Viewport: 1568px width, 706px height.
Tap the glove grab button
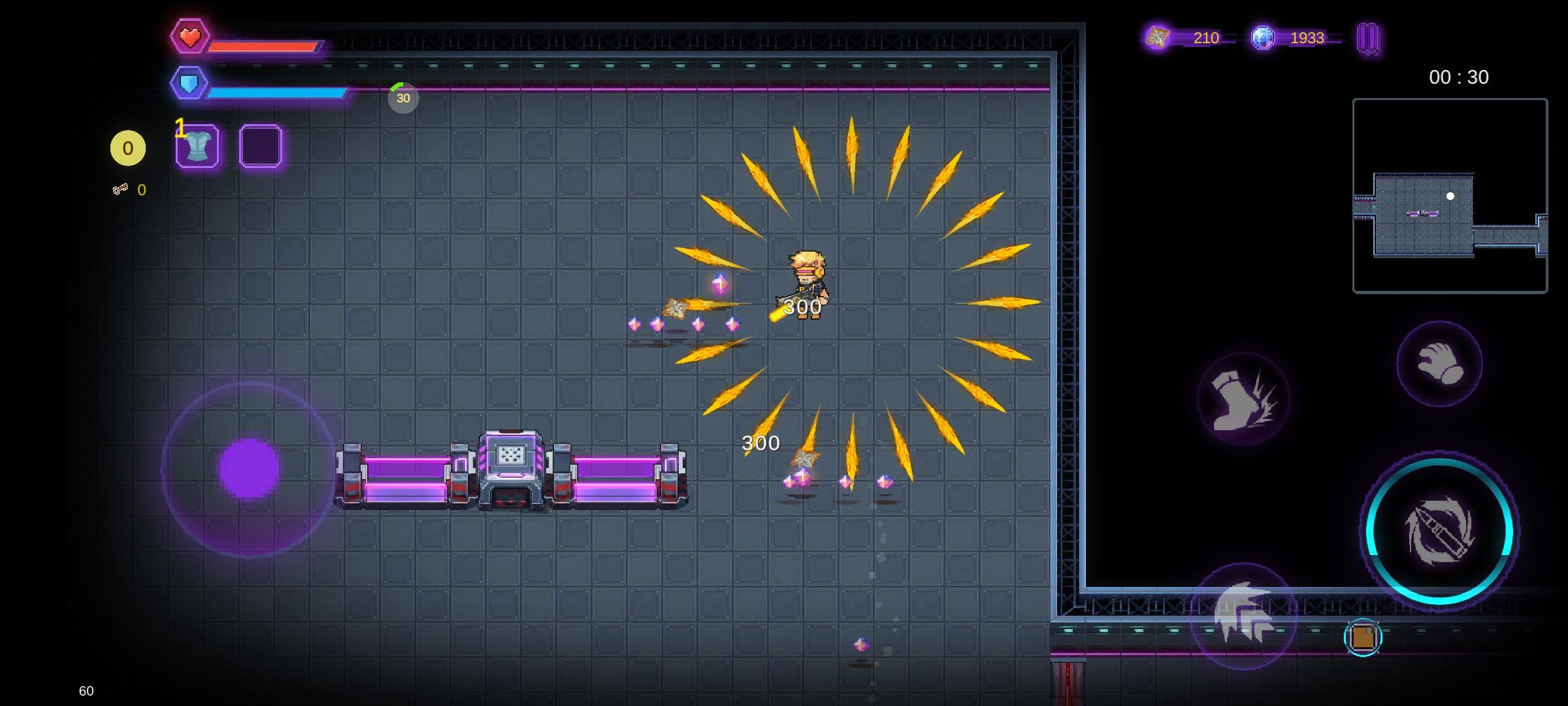(1439, 363)
